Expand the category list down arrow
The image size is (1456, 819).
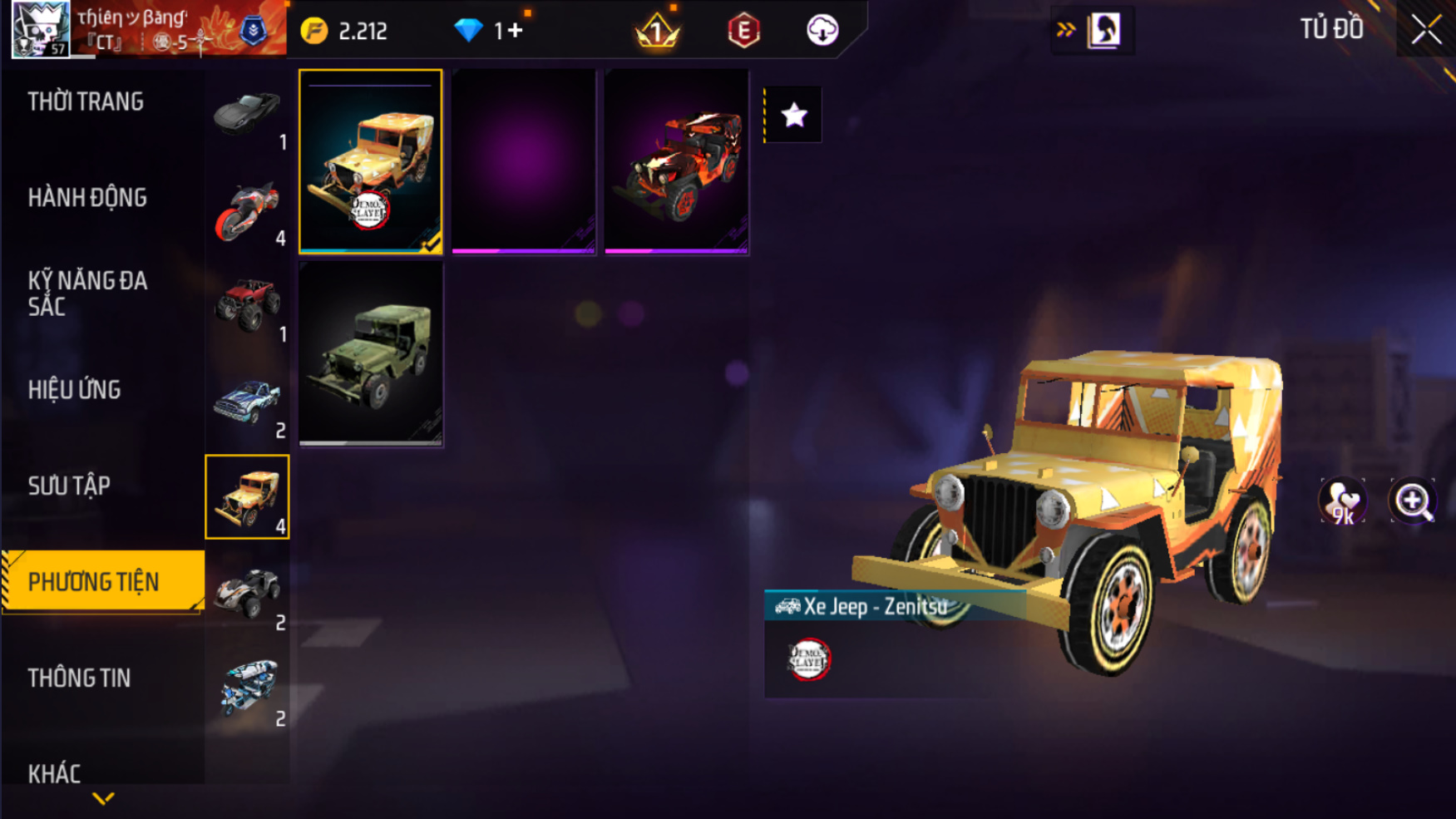103,799
